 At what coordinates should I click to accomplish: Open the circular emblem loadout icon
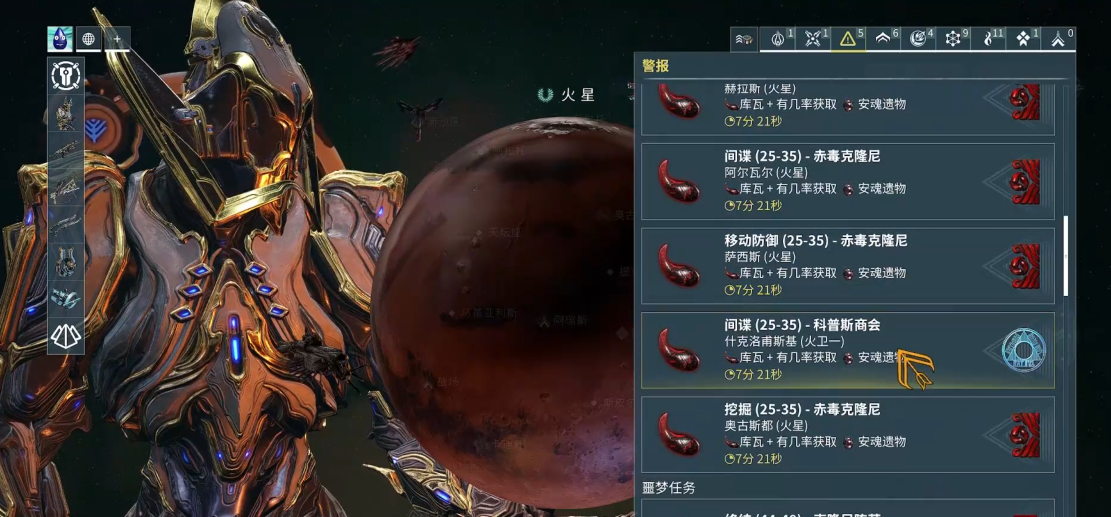[x=66, y=77]
